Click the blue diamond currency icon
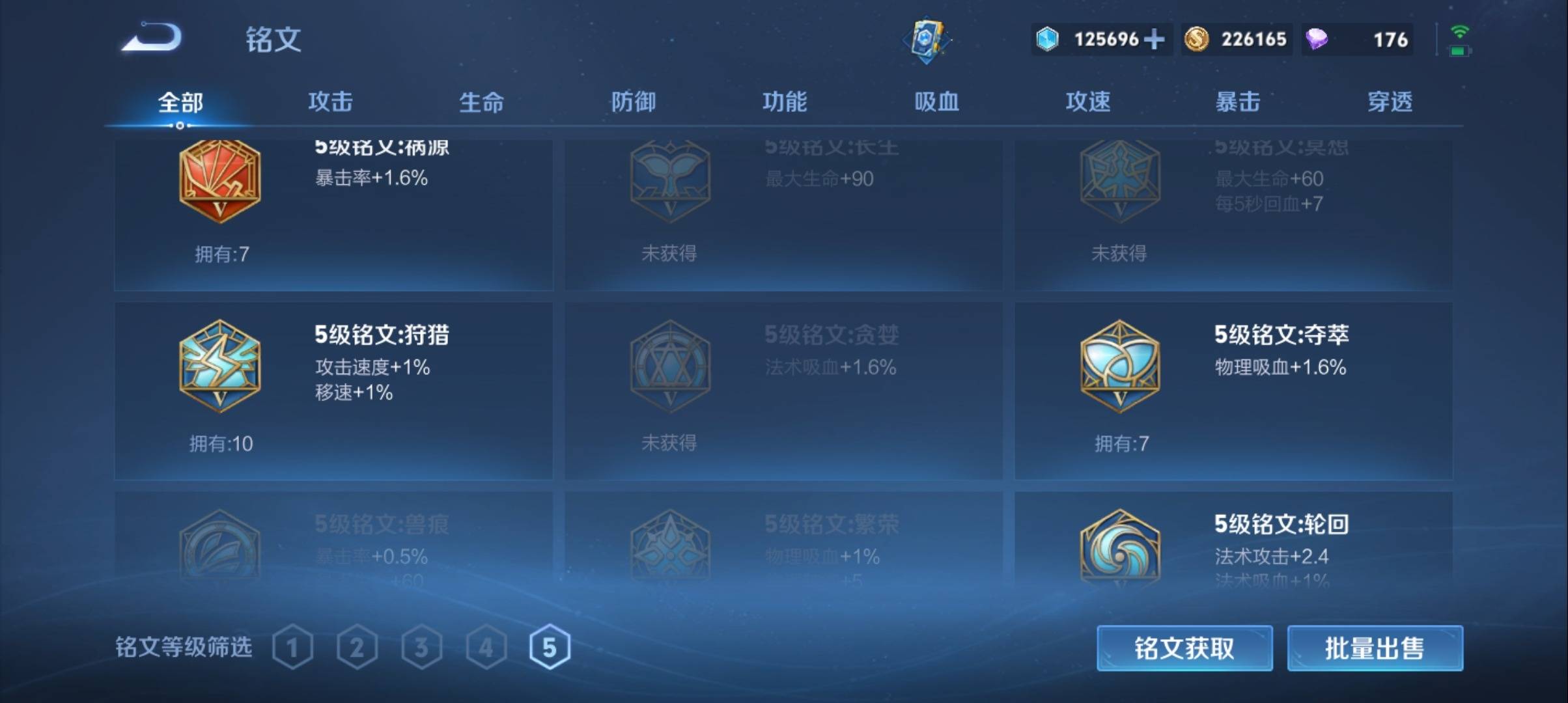Viewport: 1568px width, 703px height. click(1047, 39)
